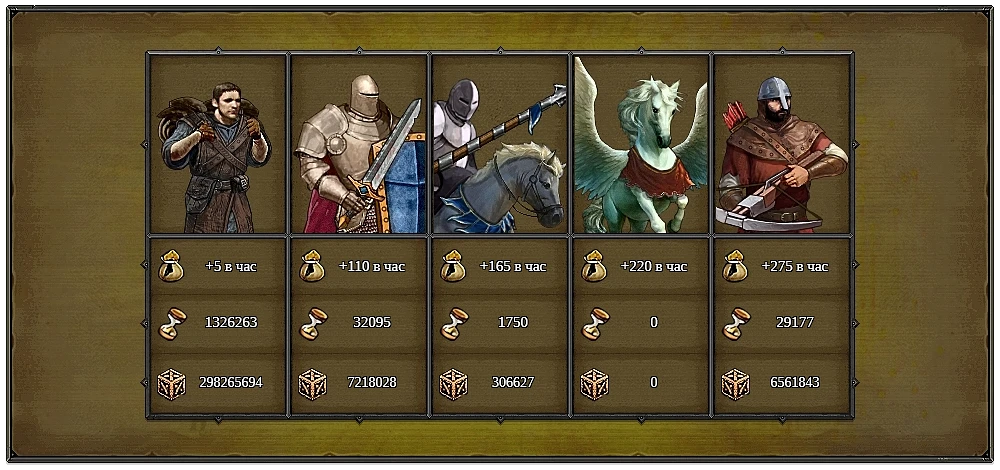Pick the winged pegasus unit card
Screen dimensions: 1000x470
641,145
